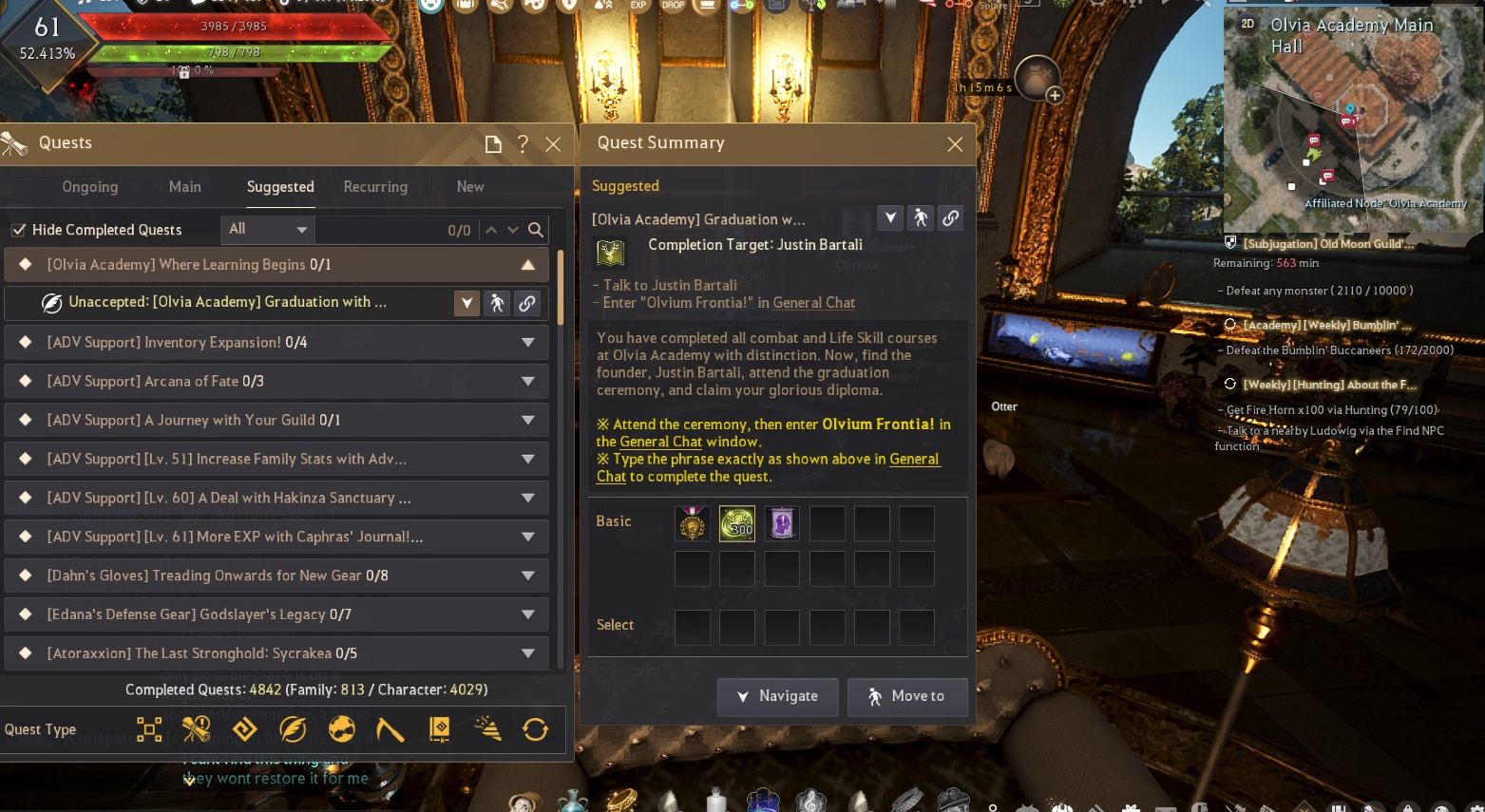Screen dimensions: 1485x812
Task: Select the Unaccepted Graduation quest row
Action: coord(228,303)
